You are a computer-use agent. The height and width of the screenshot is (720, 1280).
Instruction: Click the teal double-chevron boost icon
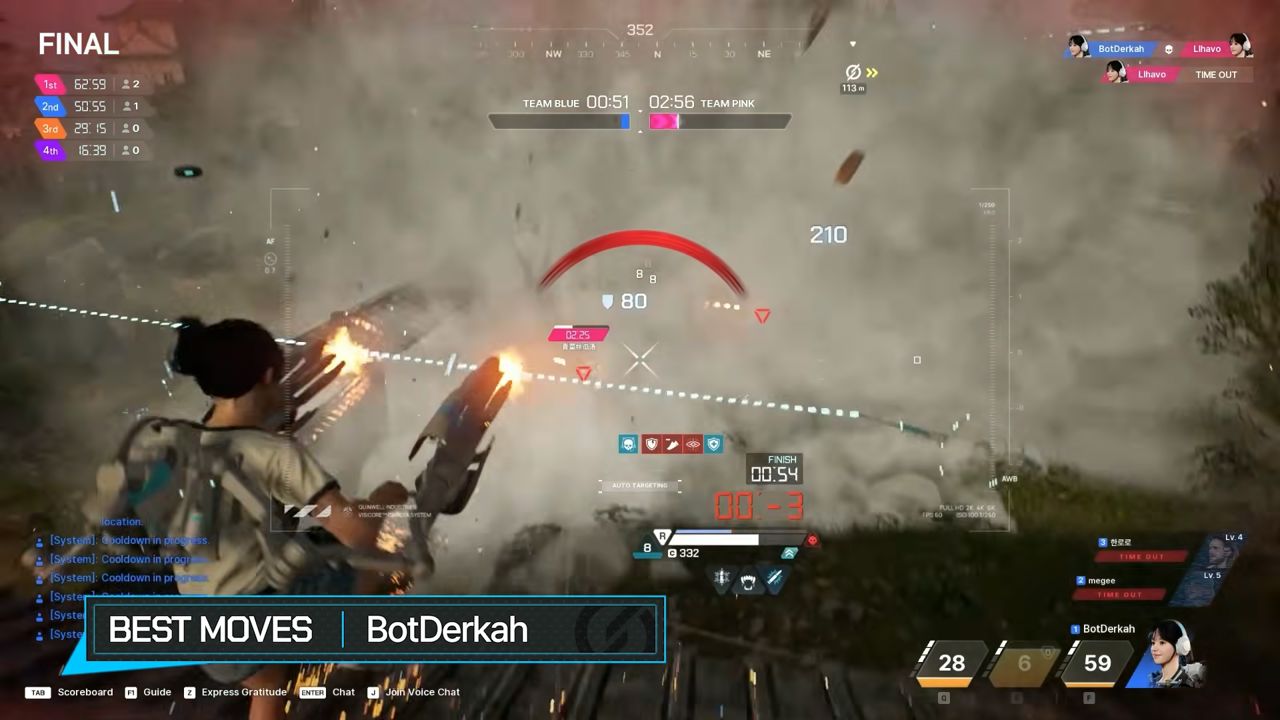pyautogui.click(x=789, y=552)
